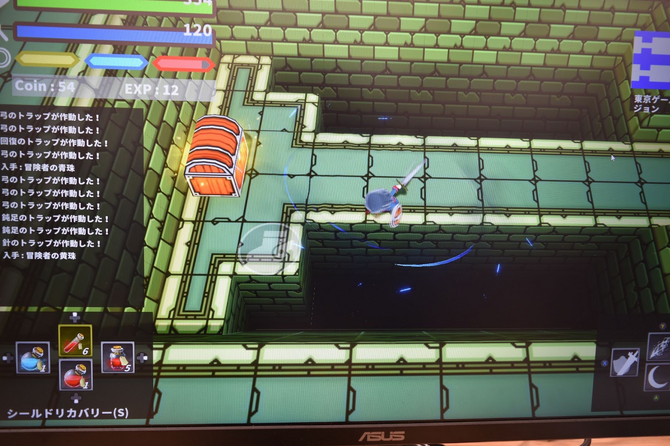Activate the crescent moon skill
670x446 pixels.
tap(659, 378)
